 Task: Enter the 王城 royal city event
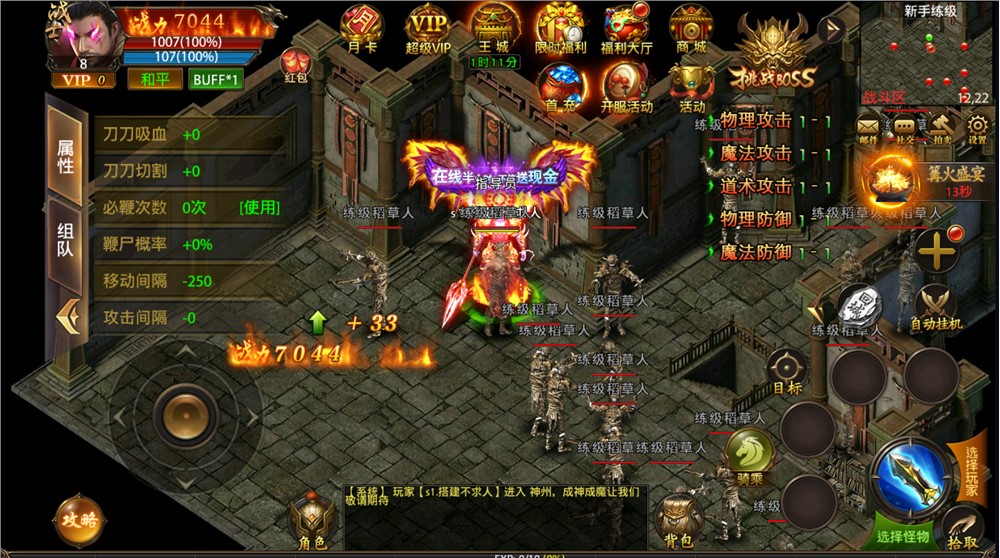(492, 25)
